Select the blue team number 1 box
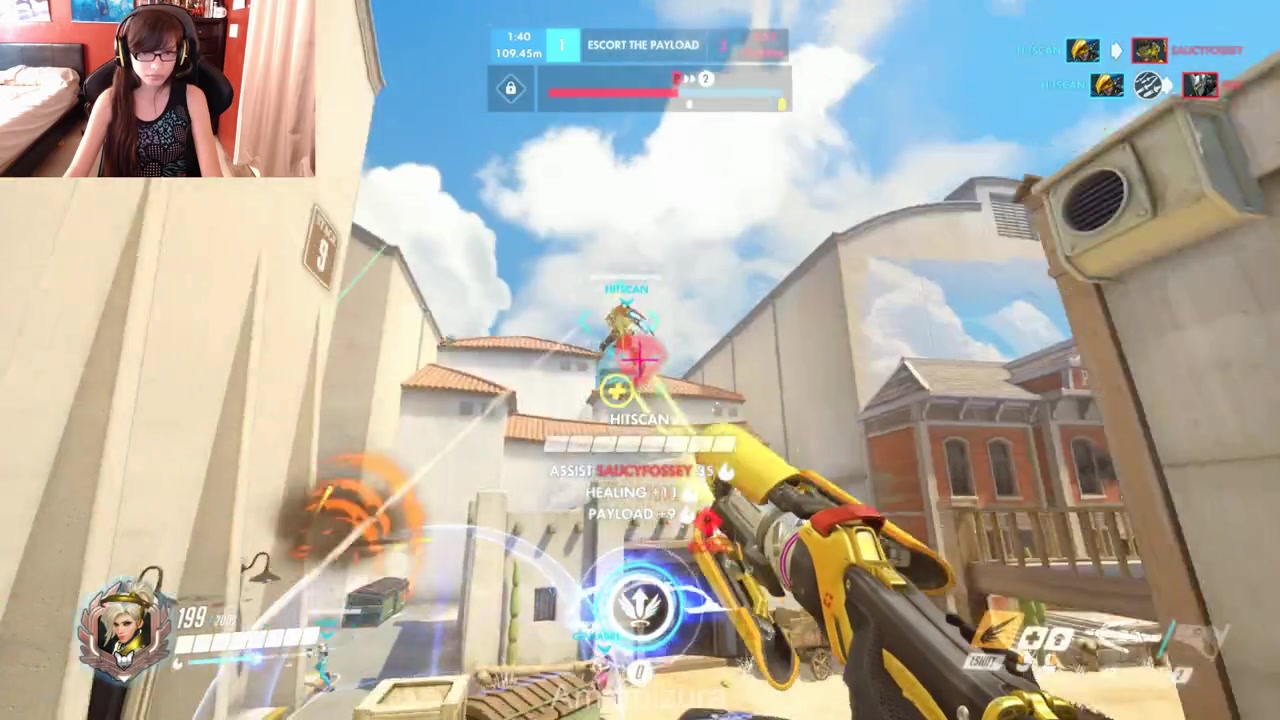The image size is (1280, 720). pyautogui.click(x=562, y=46)
